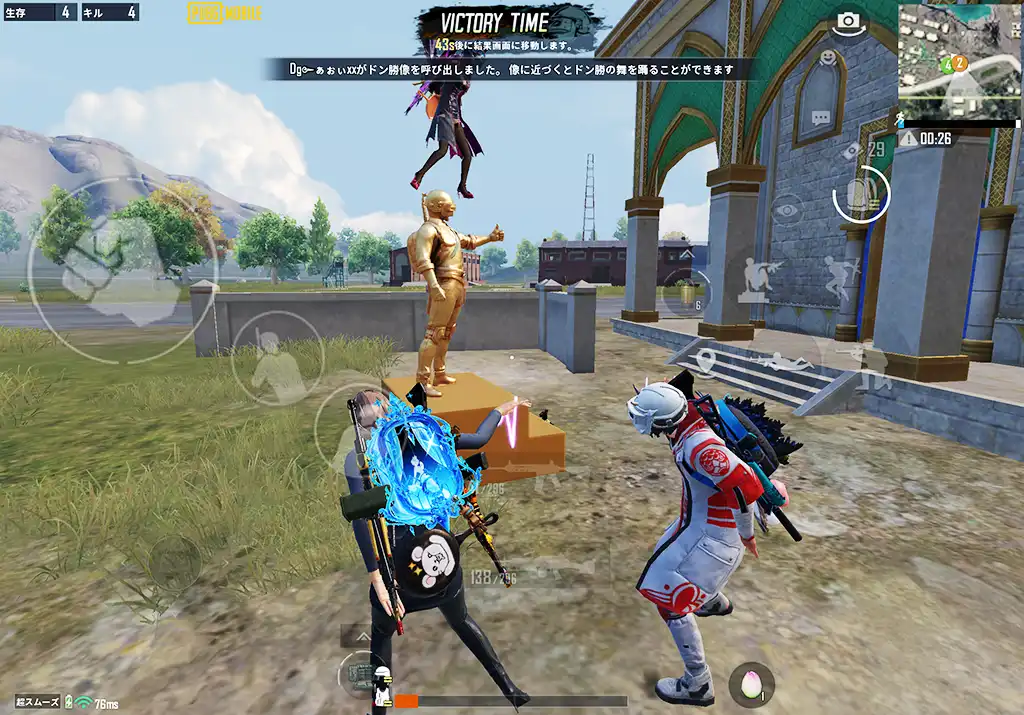
Task: Use the medkit healing item
Action: click(361, 676)
